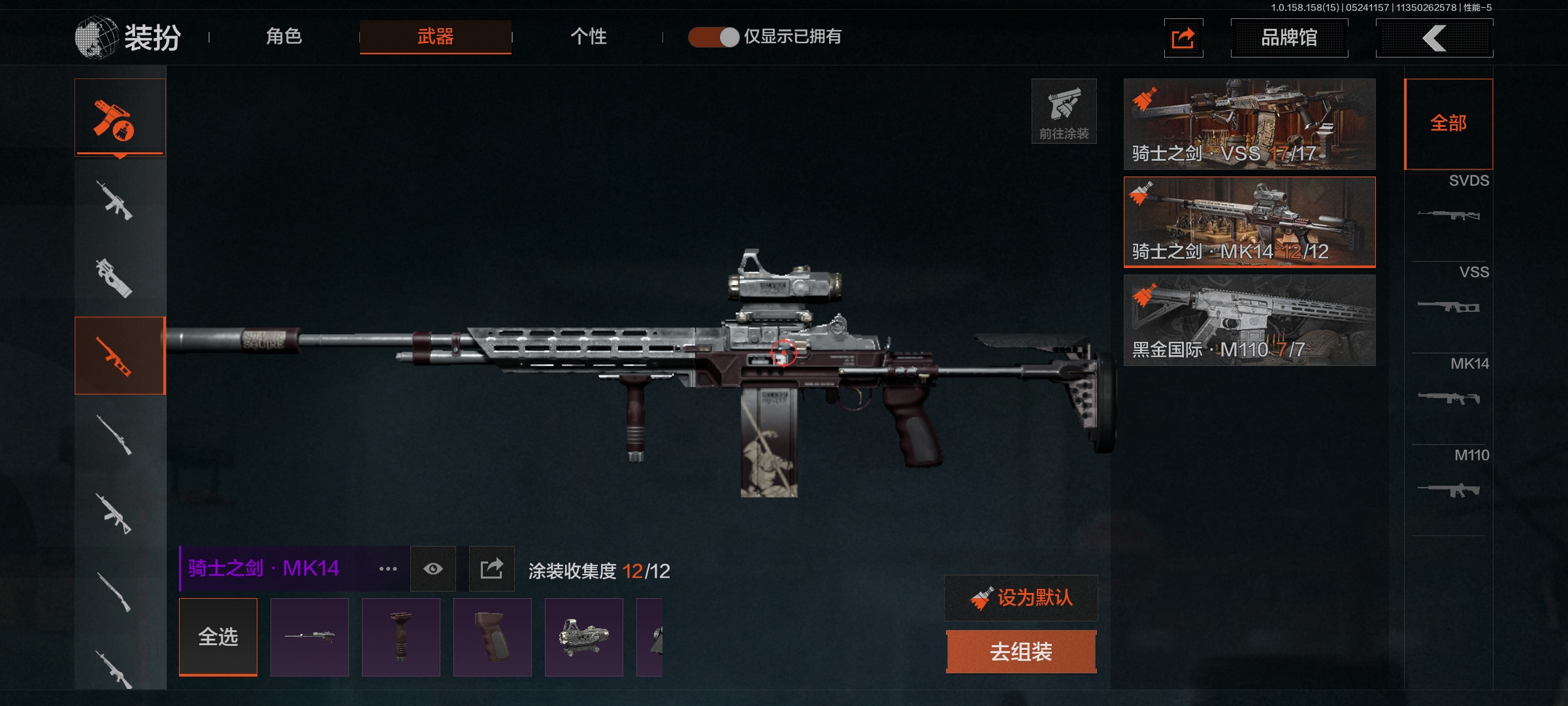
Task: Select the 全部 weapon filter
Action: 1448,124
